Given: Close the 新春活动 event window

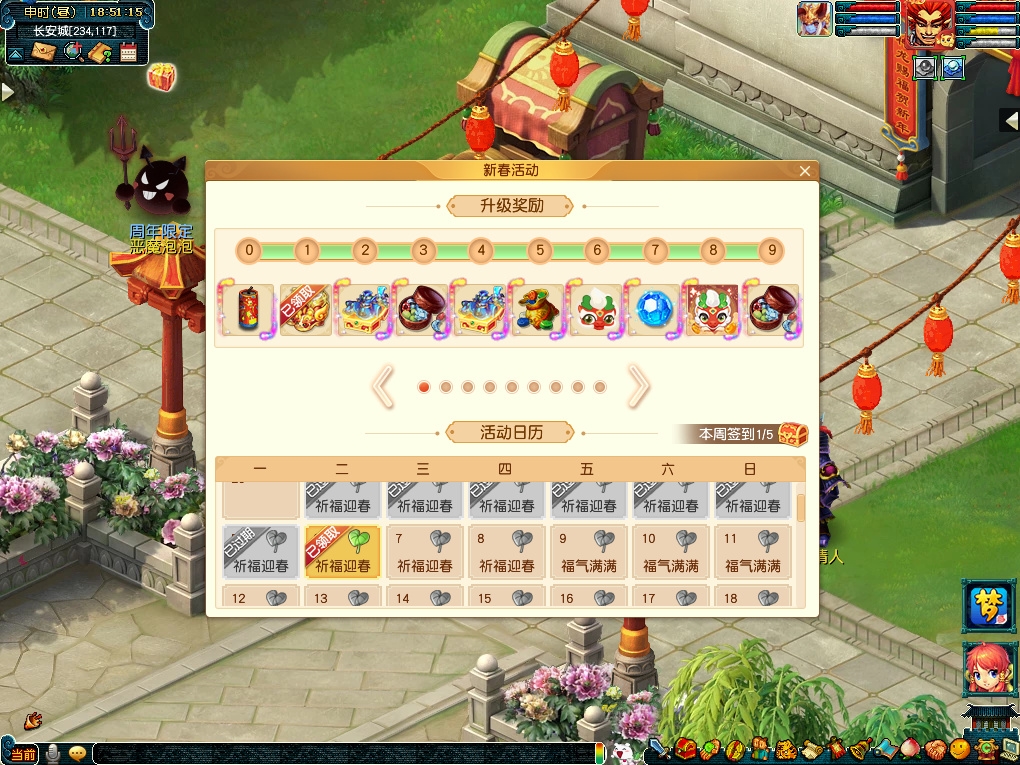Looking at the screenshot, I should tap(805, 171).
